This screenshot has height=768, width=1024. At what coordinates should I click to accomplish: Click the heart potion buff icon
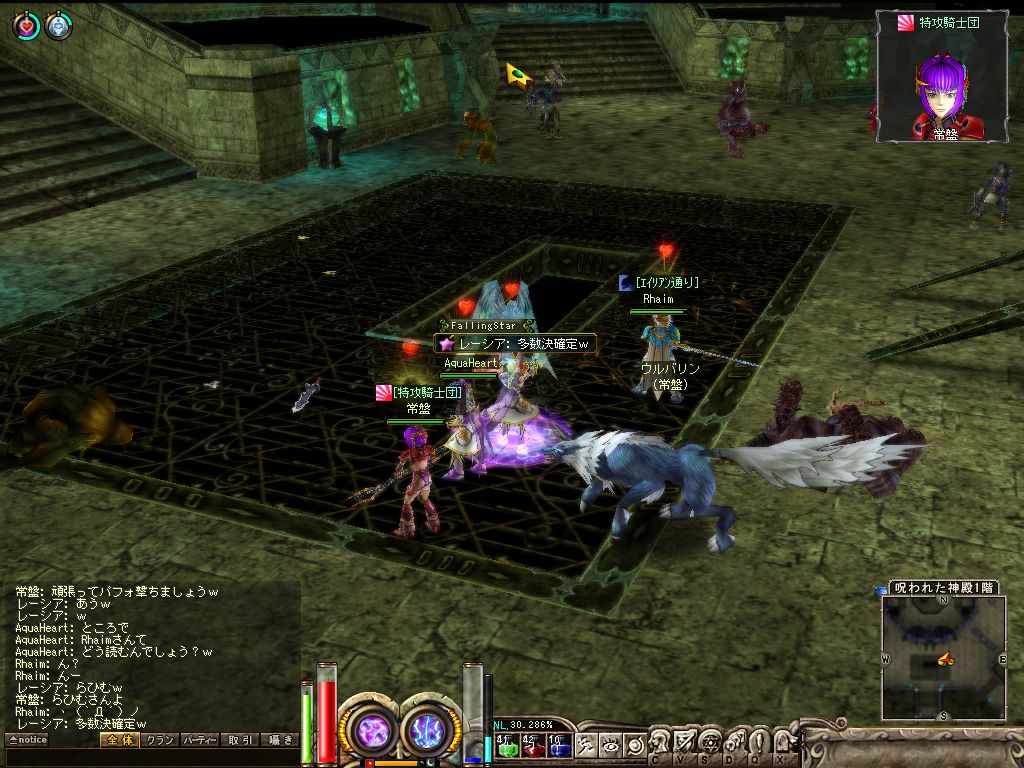(x=24, y=26)
